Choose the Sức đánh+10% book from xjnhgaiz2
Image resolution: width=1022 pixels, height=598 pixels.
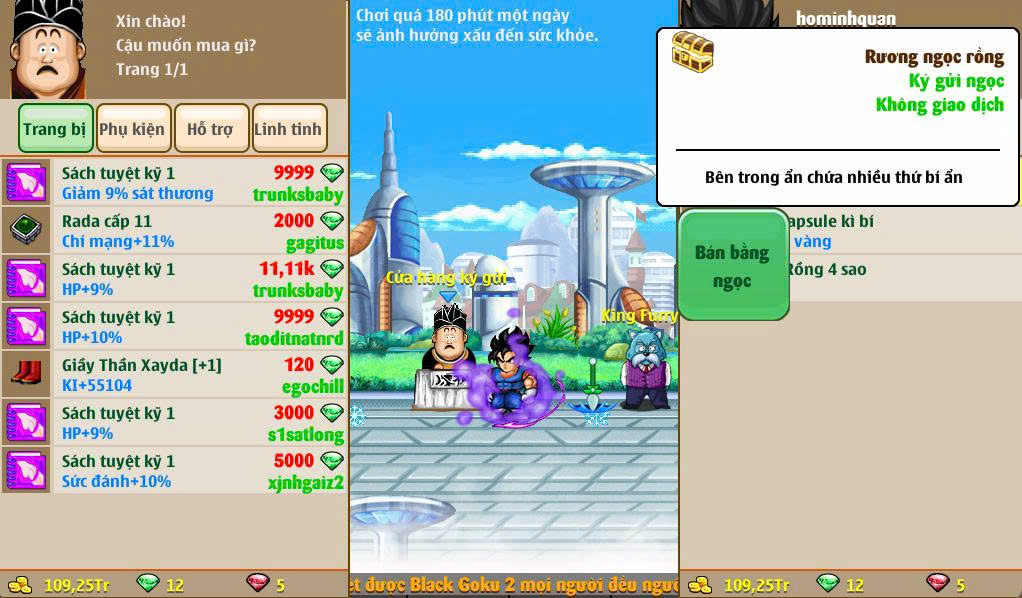coord(174,471)
